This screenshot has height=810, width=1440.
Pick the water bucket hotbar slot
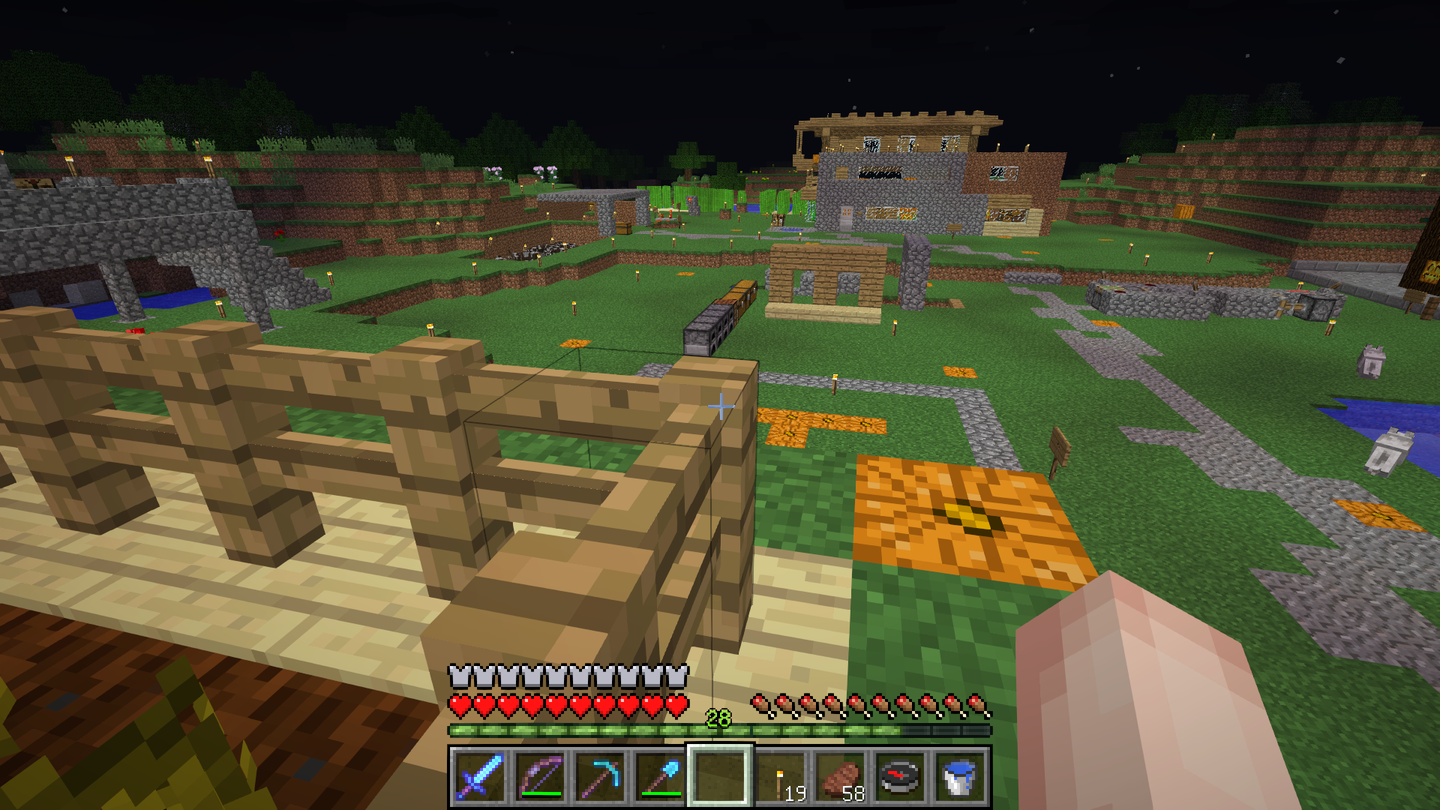(959, 775)
